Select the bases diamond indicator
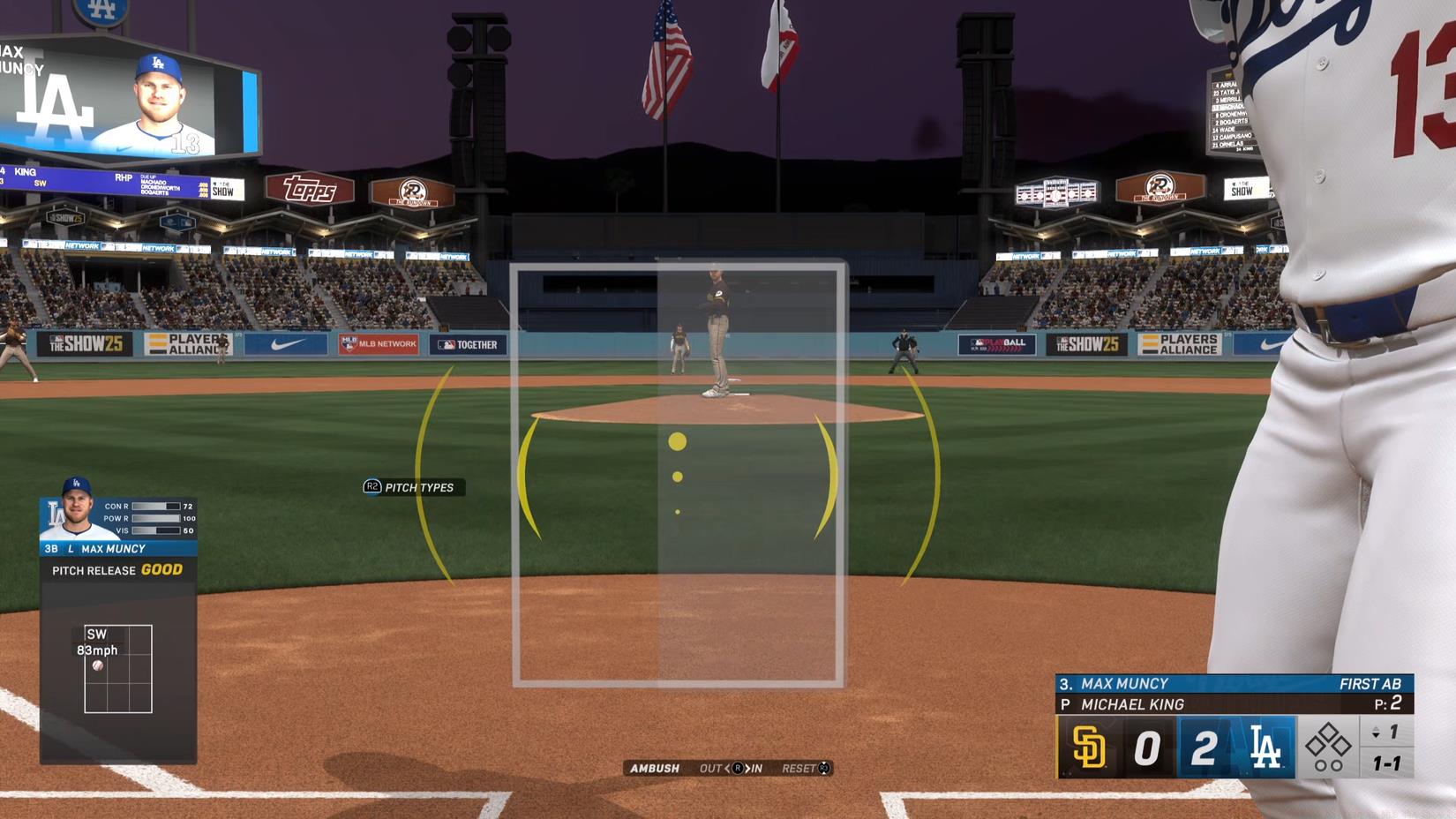1456x819 pixels. [x=1326, y=740]
